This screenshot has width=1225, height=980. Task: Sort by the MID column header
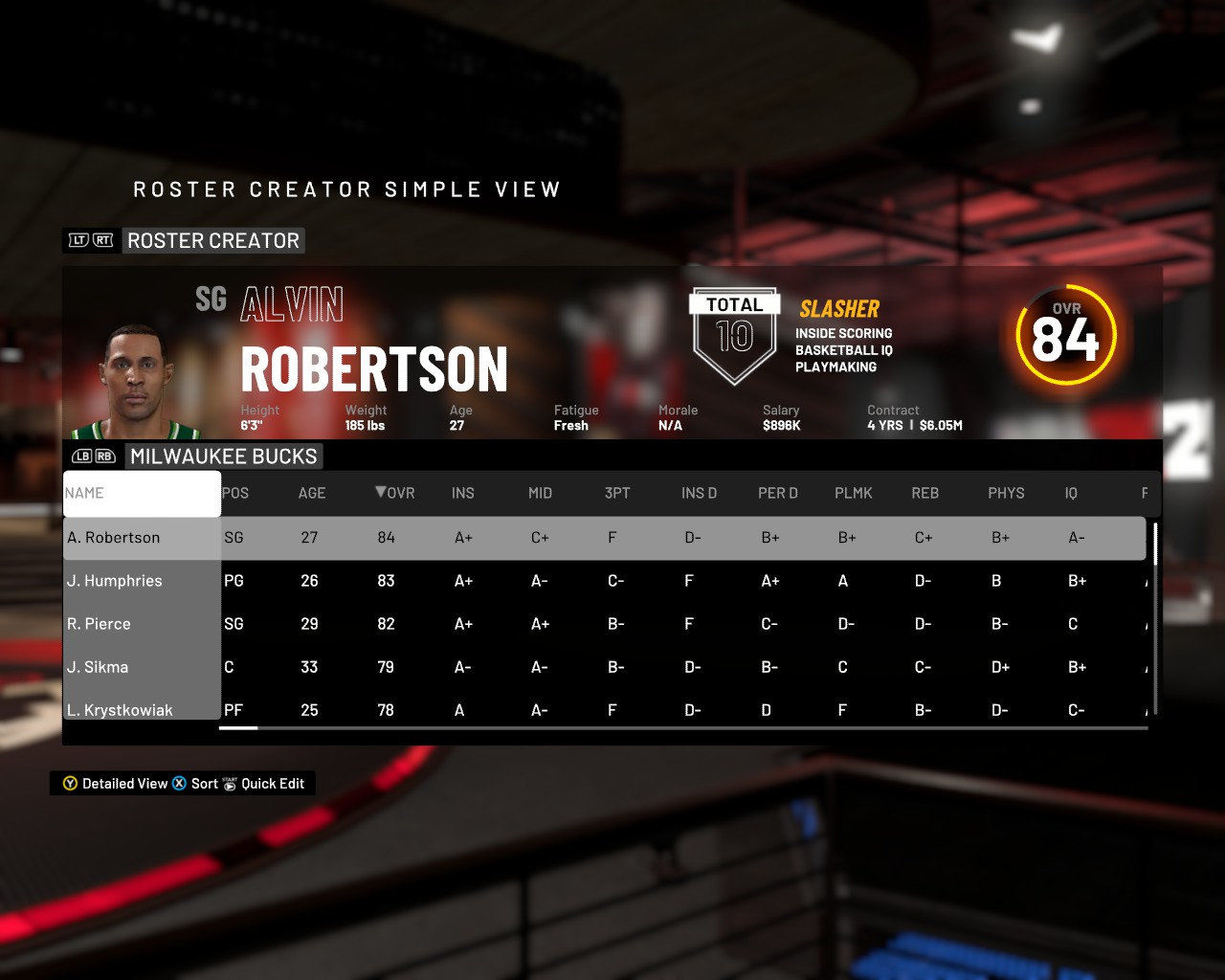(x=541, y=493)
